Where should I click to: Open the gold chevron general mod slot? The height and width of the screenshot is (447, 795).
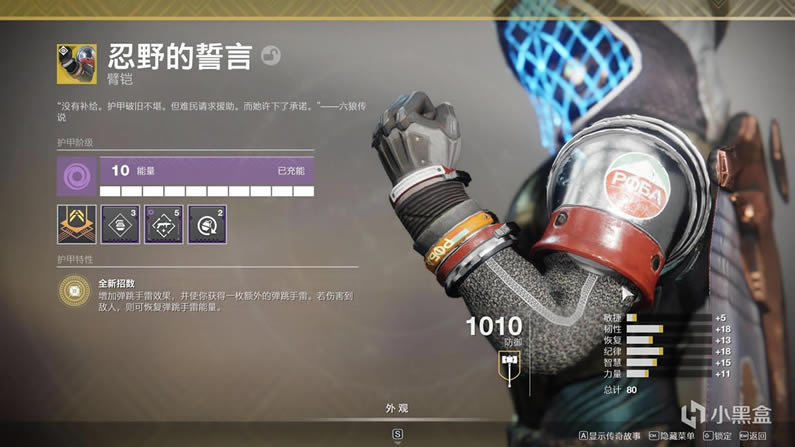pos(77,225)
